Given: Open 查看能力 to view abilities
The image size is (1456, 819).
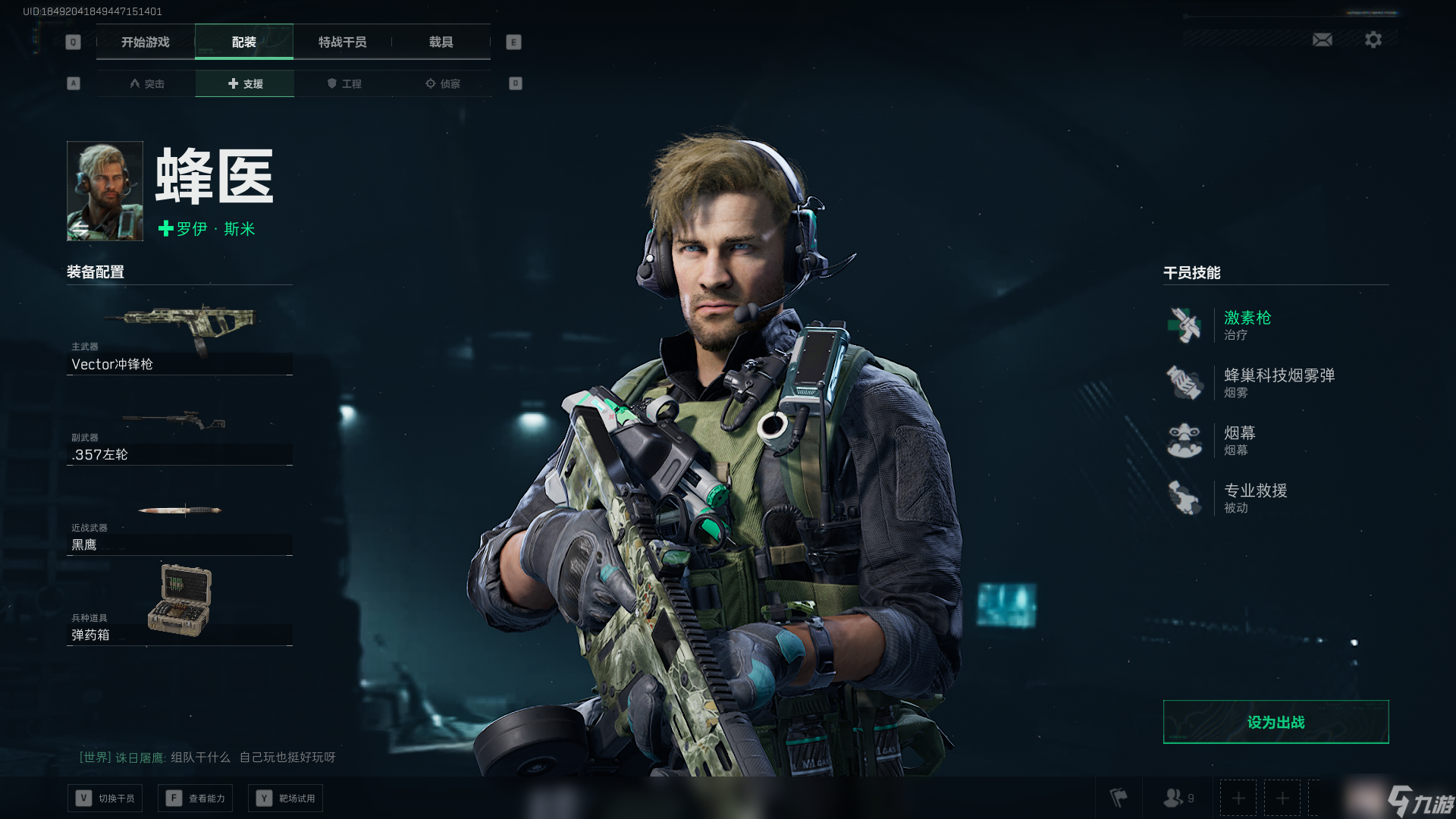Looking at the screenshot, I should 196,798.
